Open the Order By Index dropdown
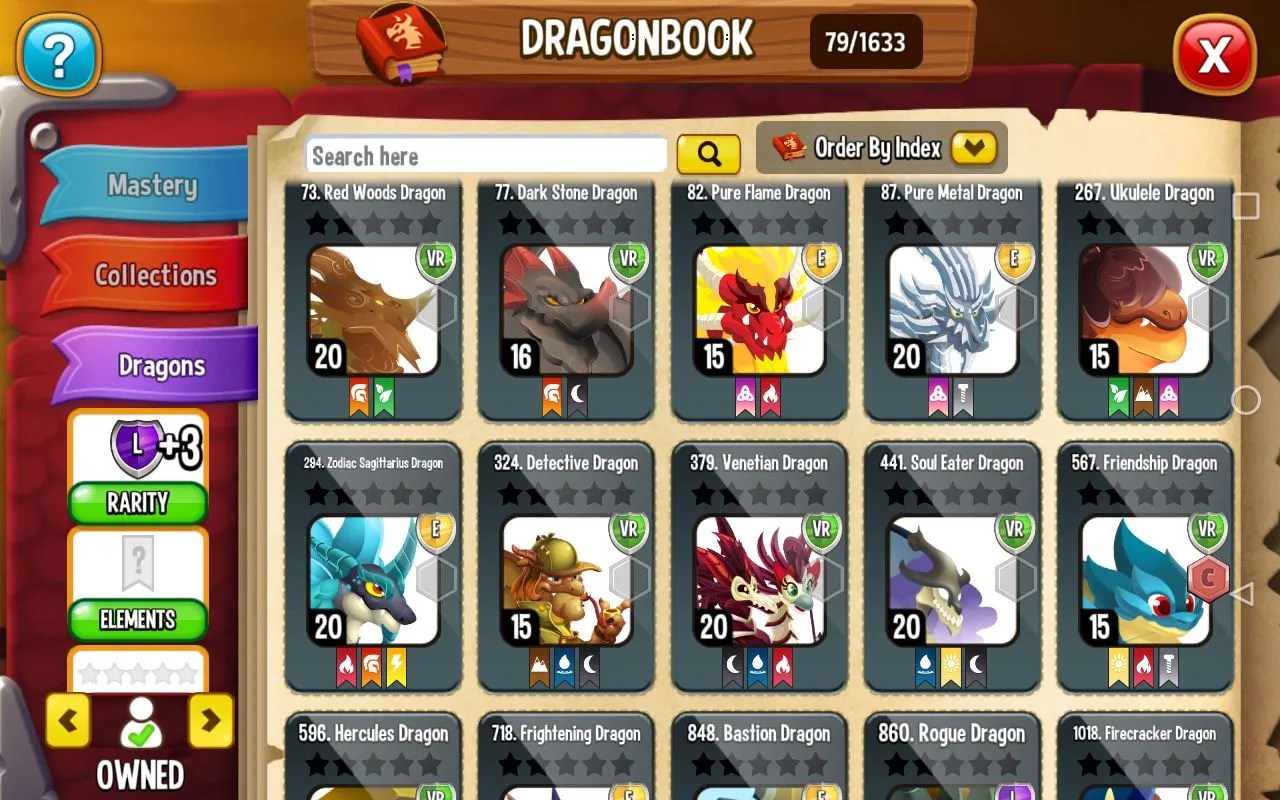This screenshot has height=800, width=1280. [x=880, y=148]
